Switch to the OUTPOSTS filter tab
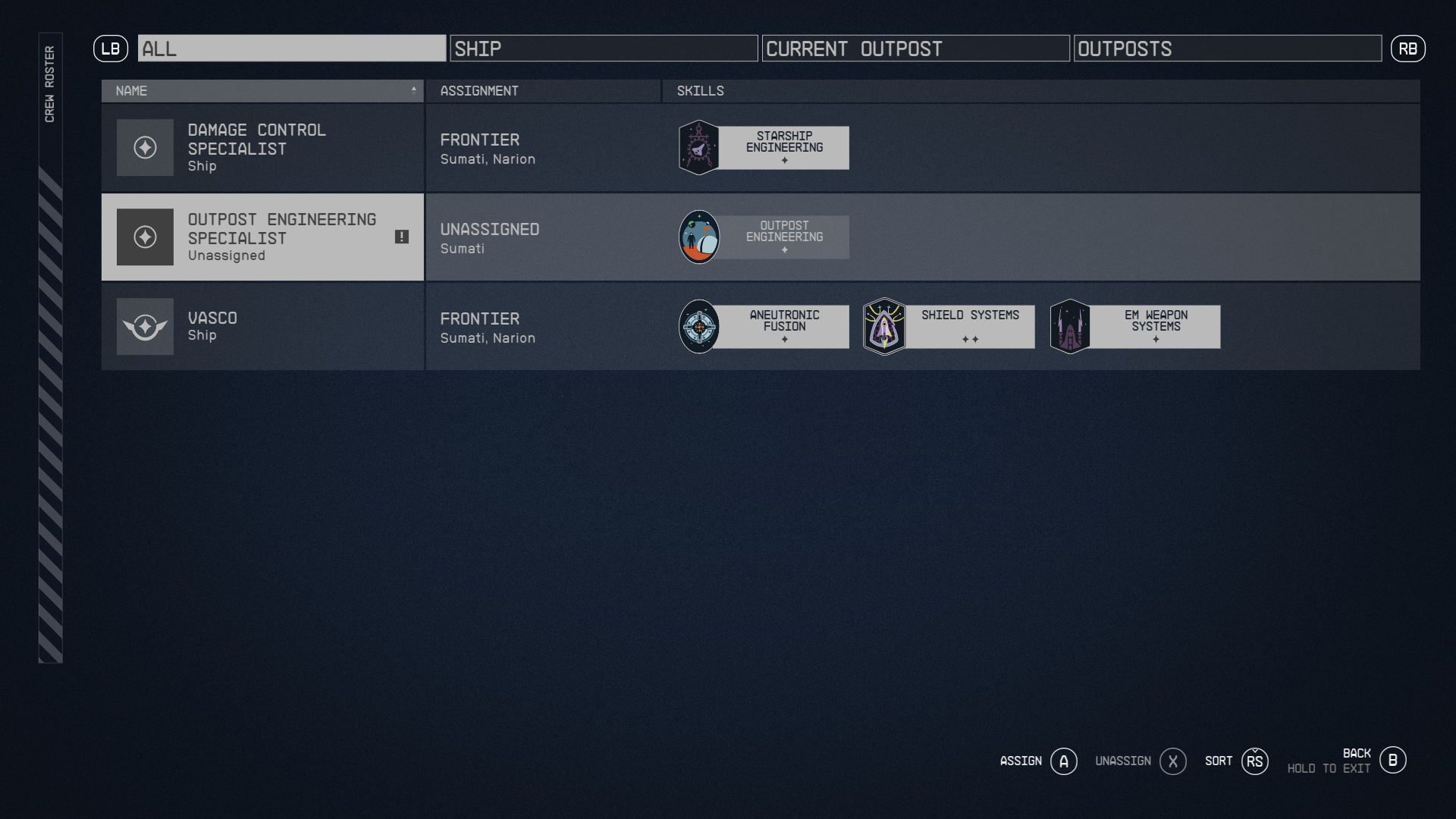Viewport: 1456px width, 819px height. tap(1227, 49)
